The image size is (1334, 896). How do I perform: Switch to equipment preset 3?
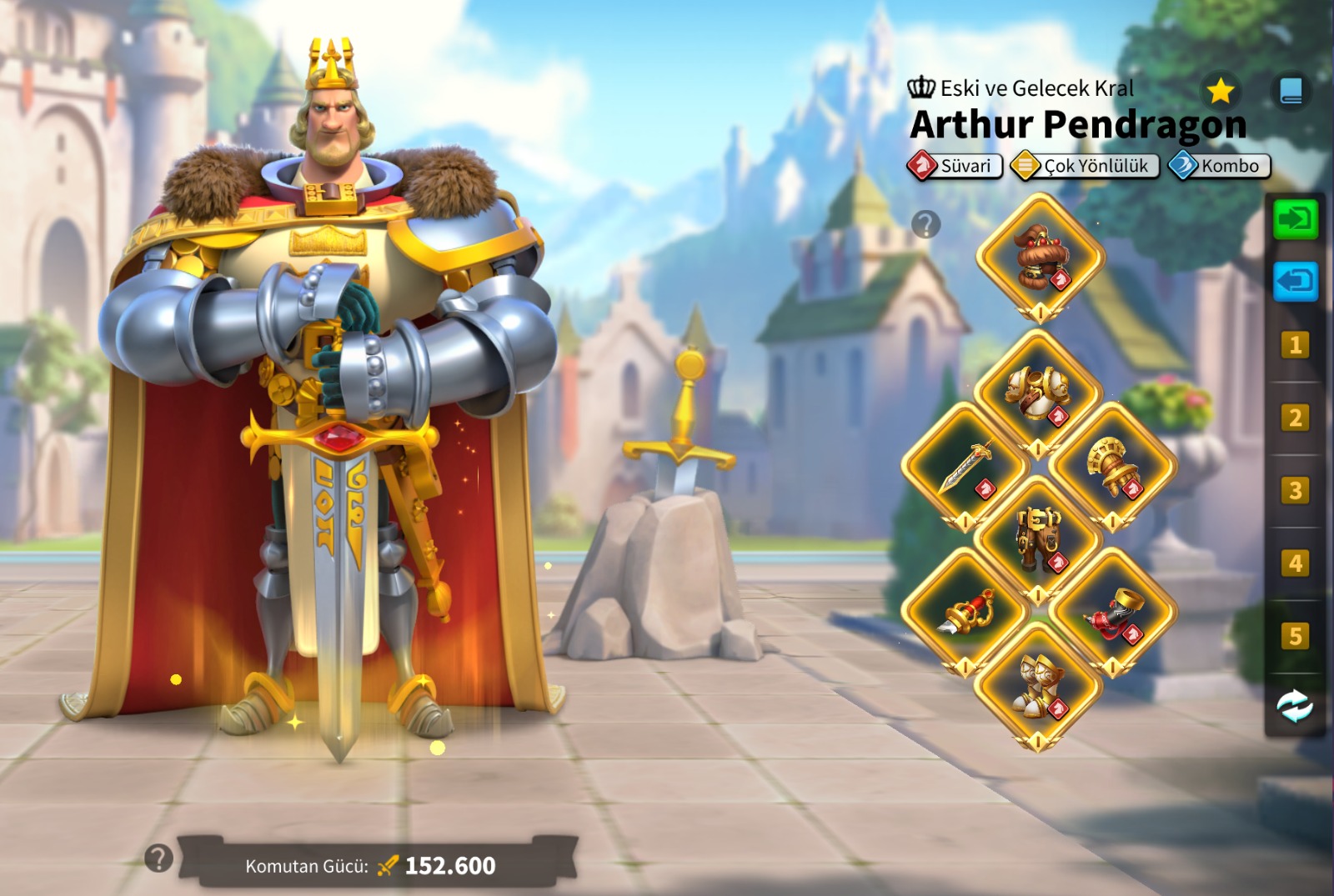pos(1295,491)
